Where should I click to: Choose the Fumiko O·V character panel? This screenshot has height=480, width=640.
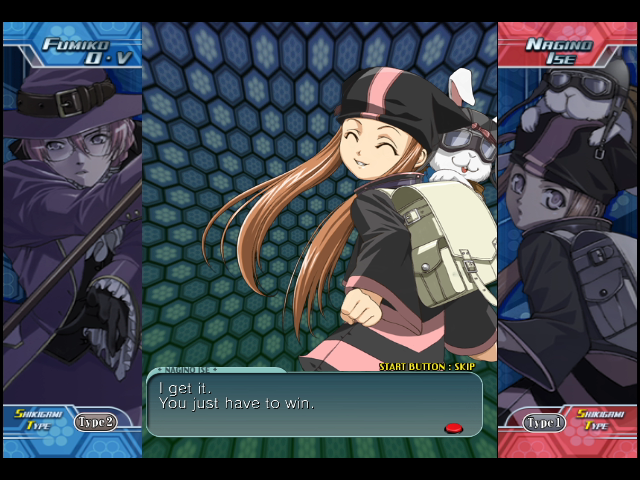[72, 240]
